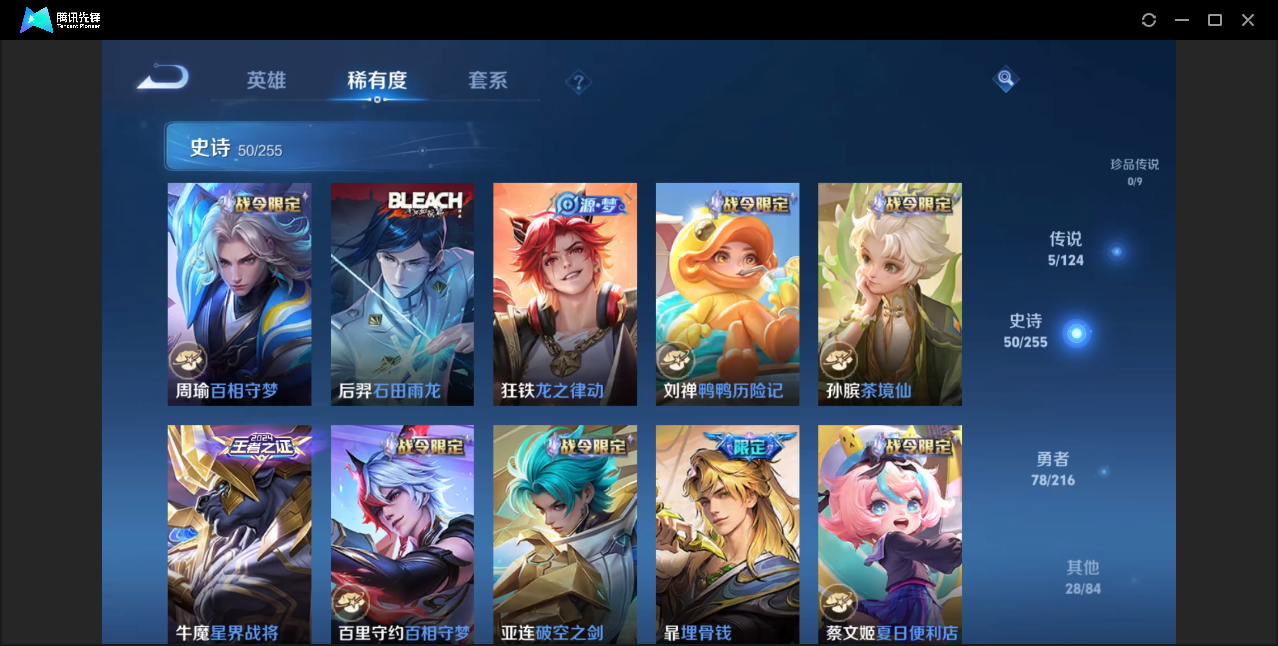Open the 孙膑 茶境仙 skin card

pyautogui.click(x=889, y=294)
